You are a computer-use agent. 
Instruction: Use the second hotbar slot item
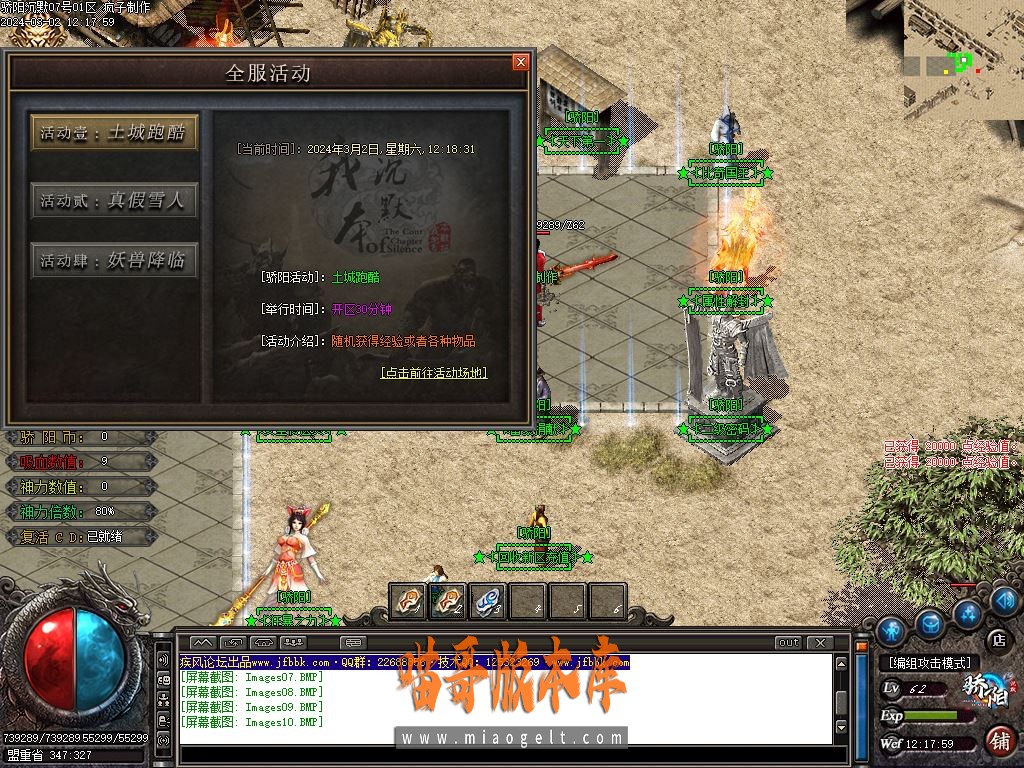tap(447, 601)
